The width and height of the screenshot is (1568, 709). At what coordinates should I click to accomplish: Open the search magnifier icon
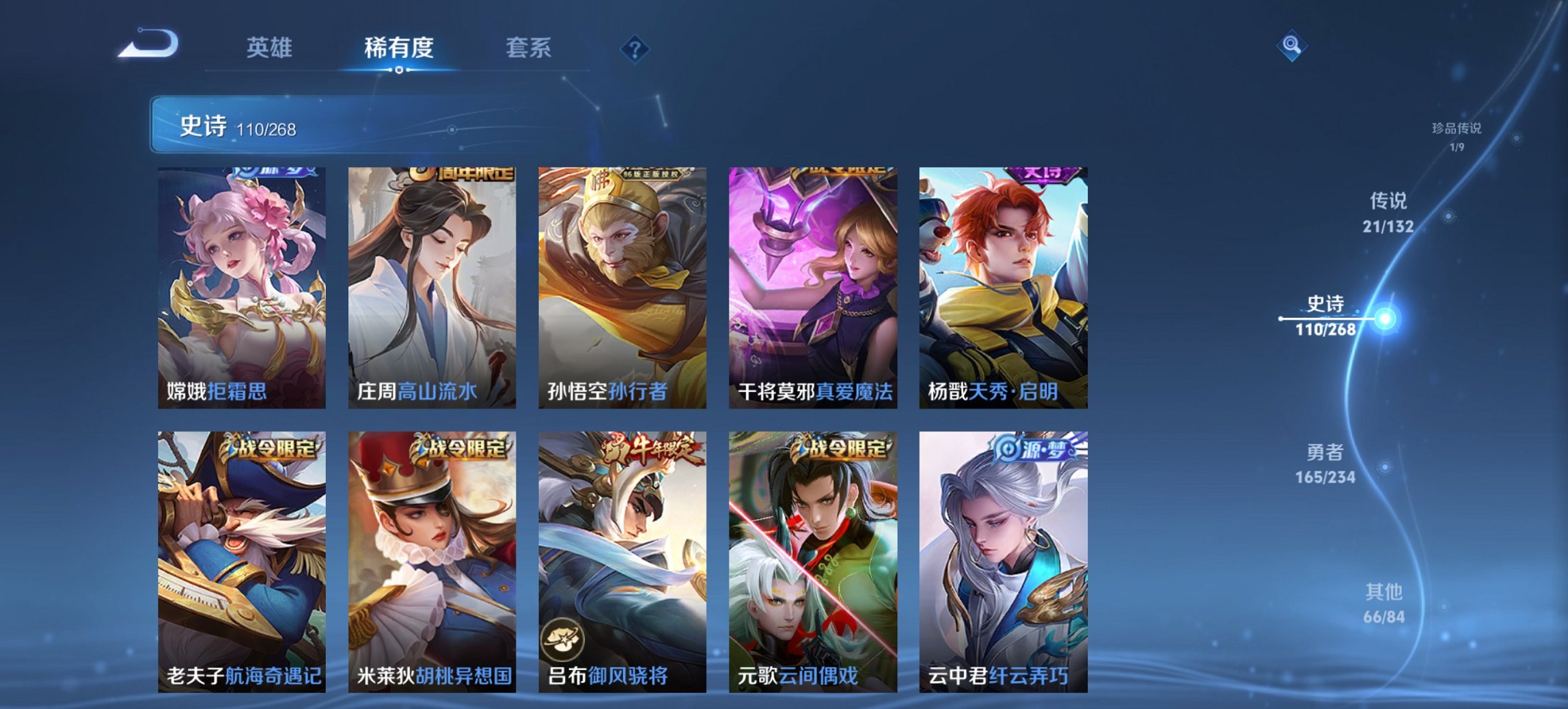[1293, 46]
